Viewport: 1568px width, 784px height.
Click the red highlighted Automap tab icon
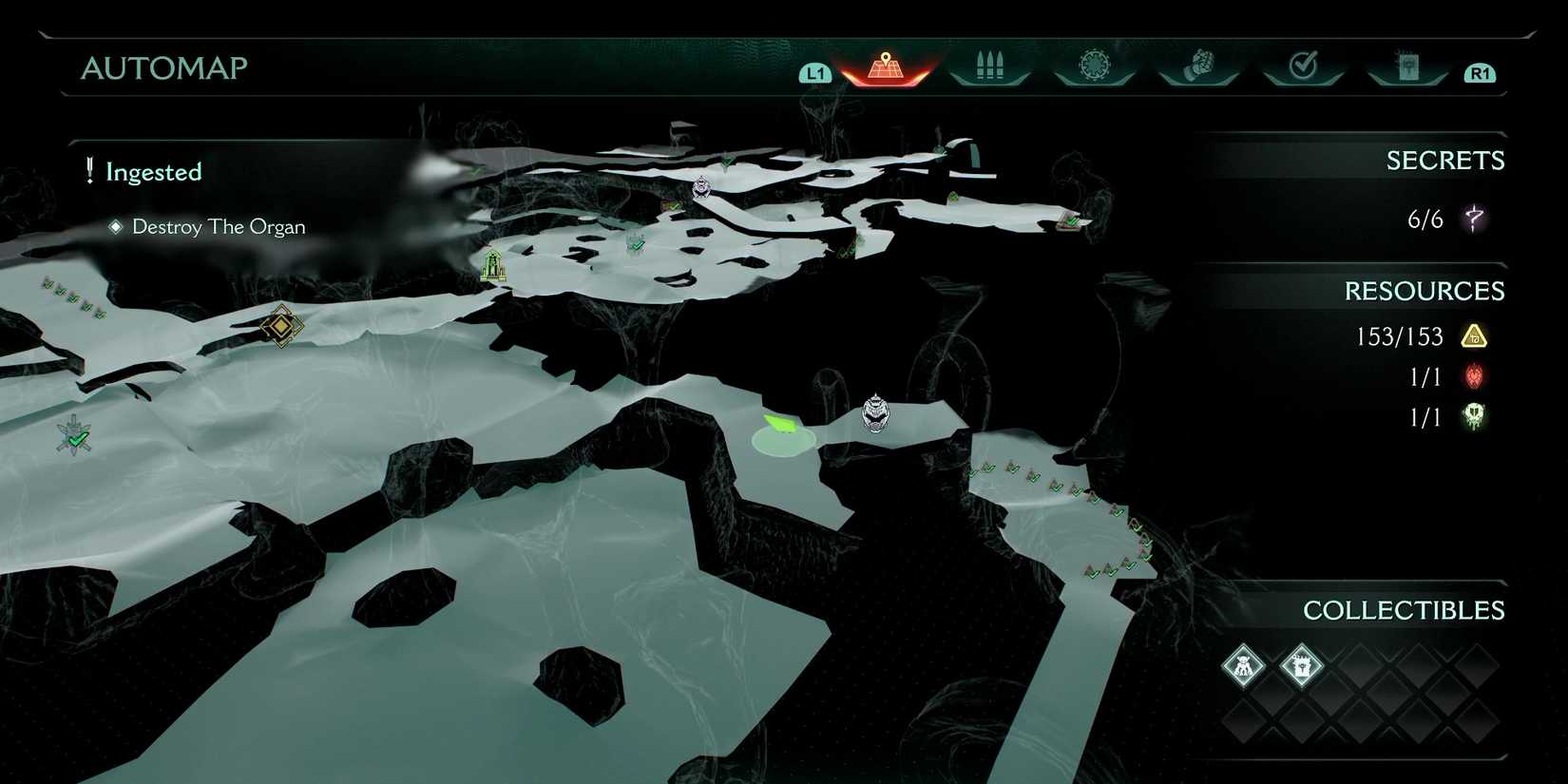[886, 67]
